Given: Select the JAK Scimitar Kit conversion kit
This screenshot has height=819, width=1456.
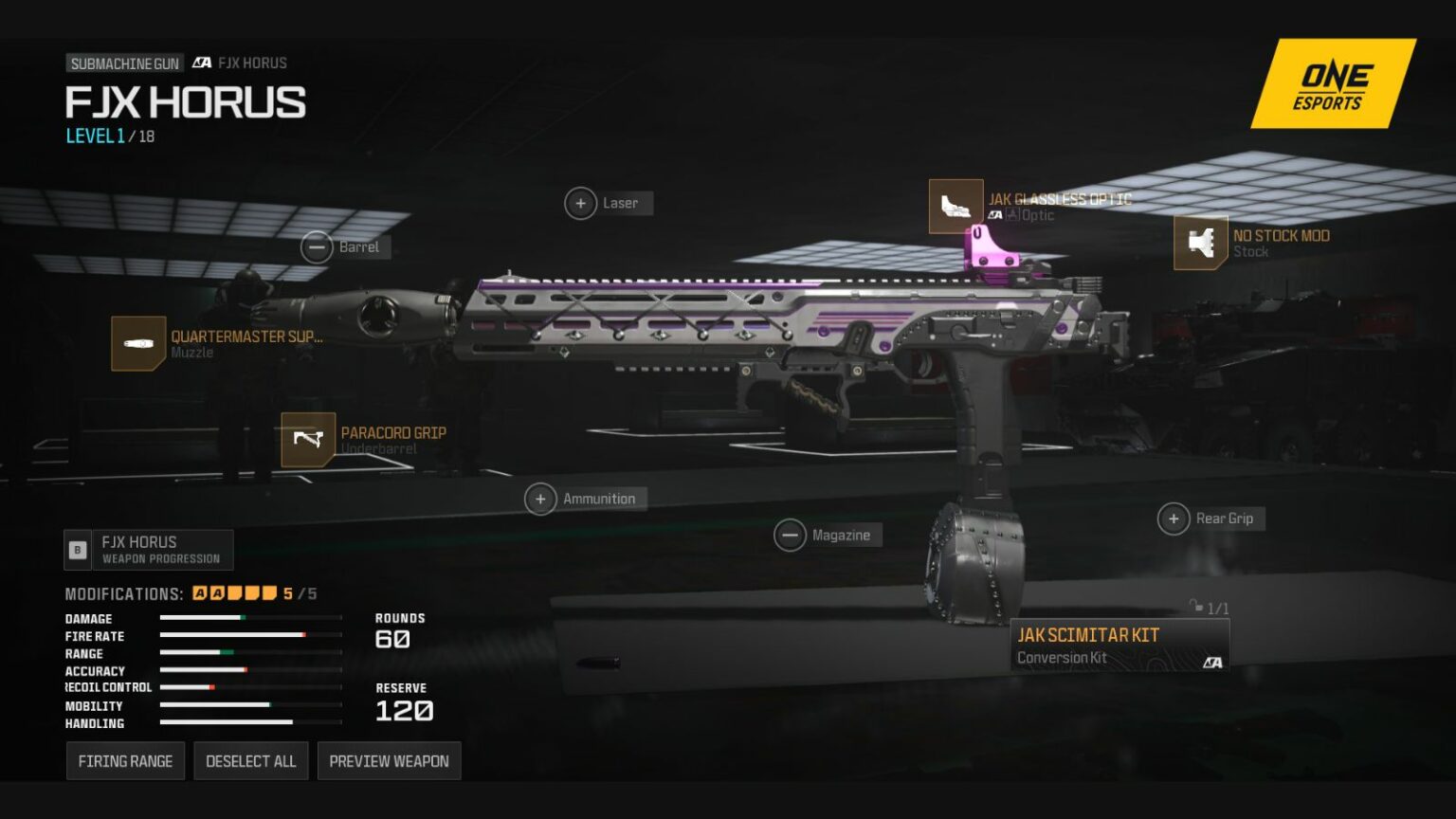Looking at the screenshot, I should point(1119,645).
